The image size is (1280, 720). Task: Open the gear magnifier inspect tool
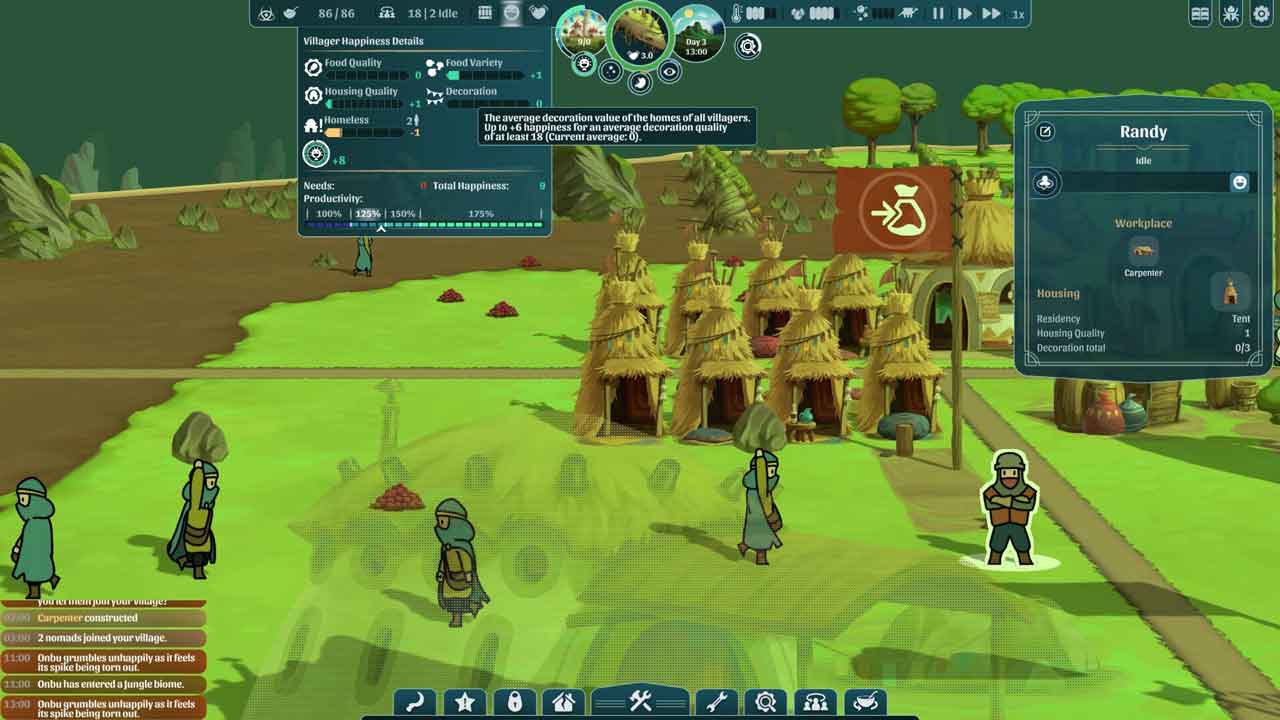pyautogui.click(x=766, y=703)
